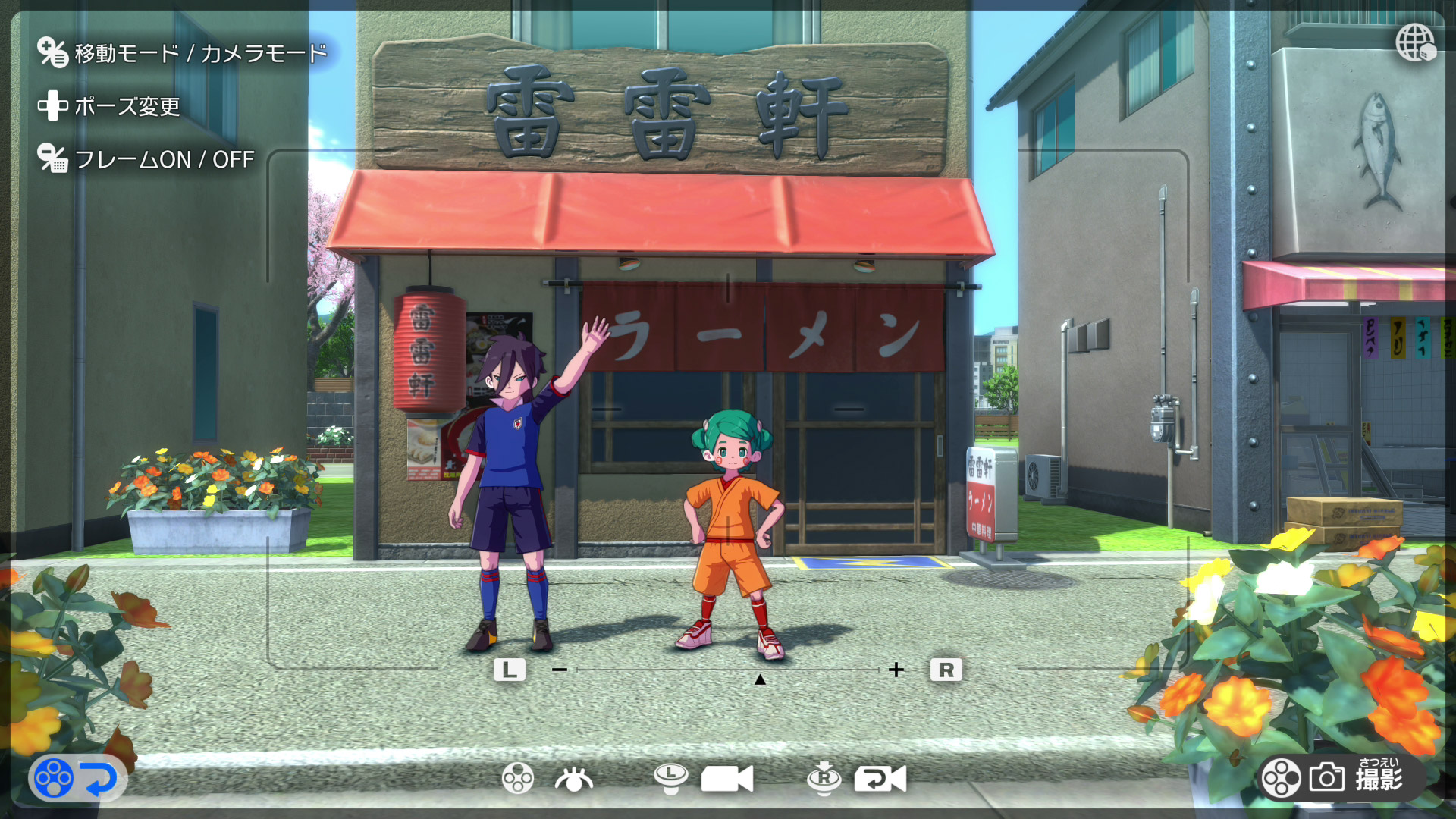1456x819 pixels.
Task: Click the zoom slider plus sign
Action: (896, 670)
